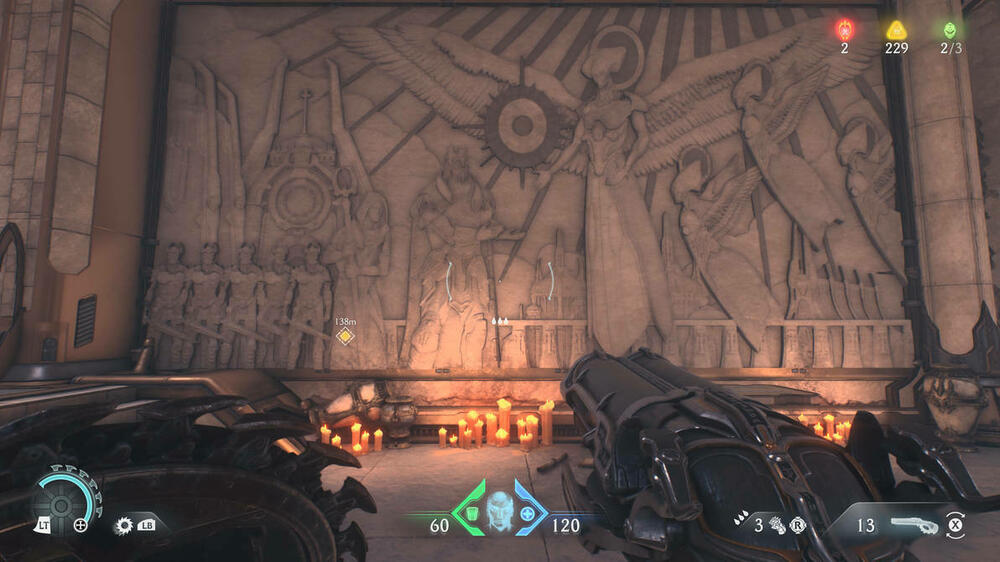Click the green helmet extra lives icon
Image resolution: width=1000 pixels, height=562 pixels.
pyautogui.click(x=949, y=30)
